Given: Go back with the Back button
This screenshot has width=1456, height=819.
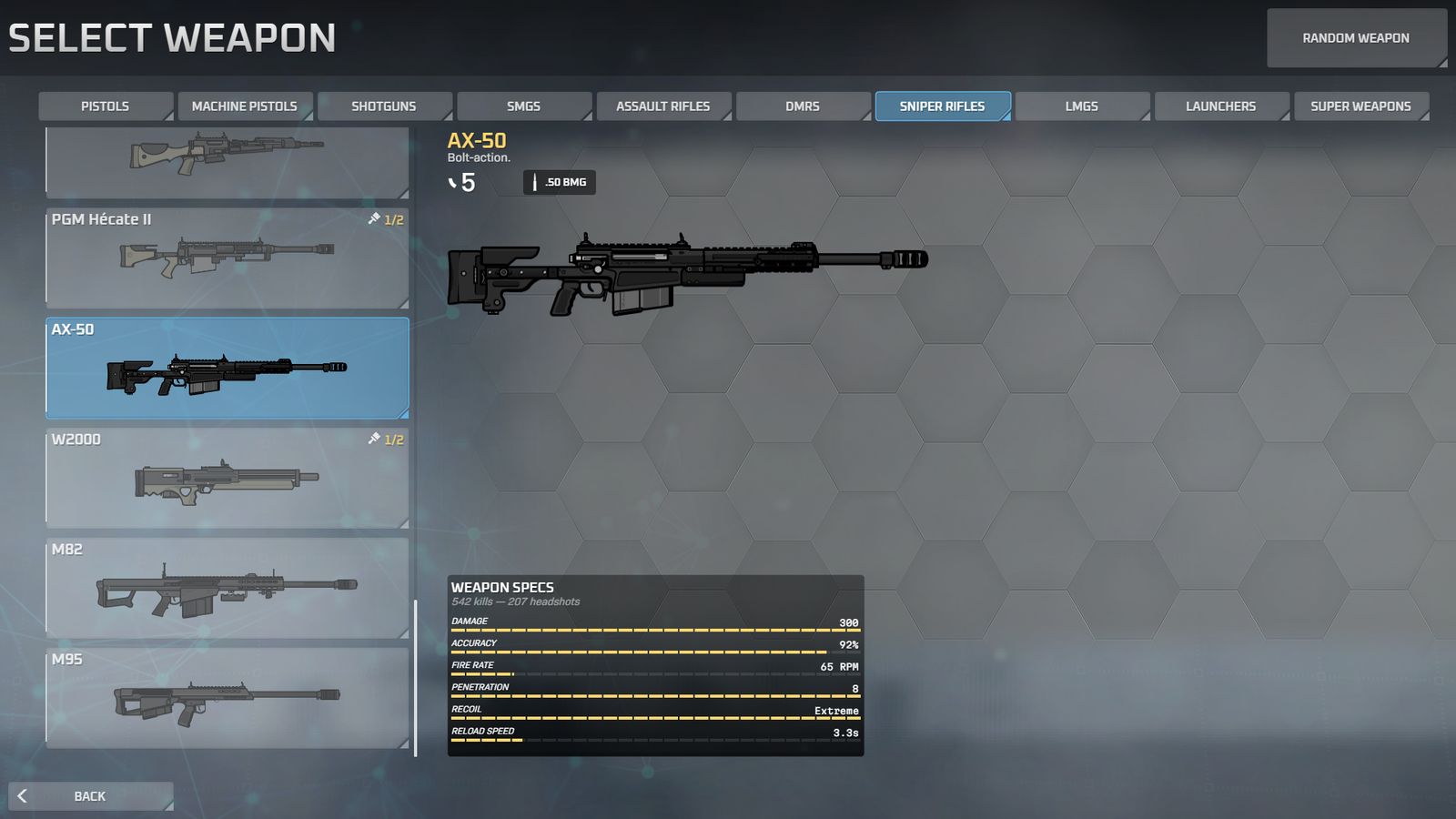Looking at the screenshot, I should click(90, 796).
